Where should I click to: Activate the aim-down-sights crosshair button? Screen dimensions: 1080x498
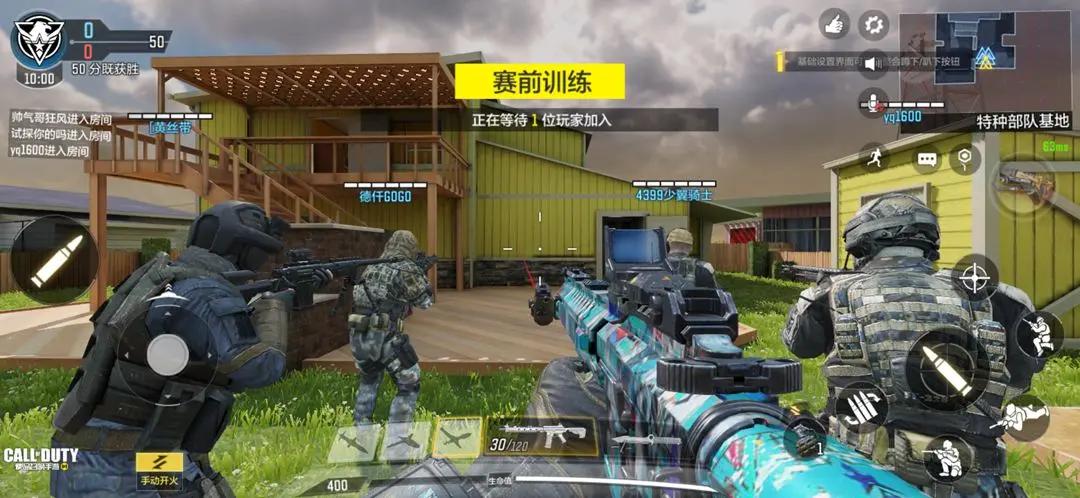[975, 277]
